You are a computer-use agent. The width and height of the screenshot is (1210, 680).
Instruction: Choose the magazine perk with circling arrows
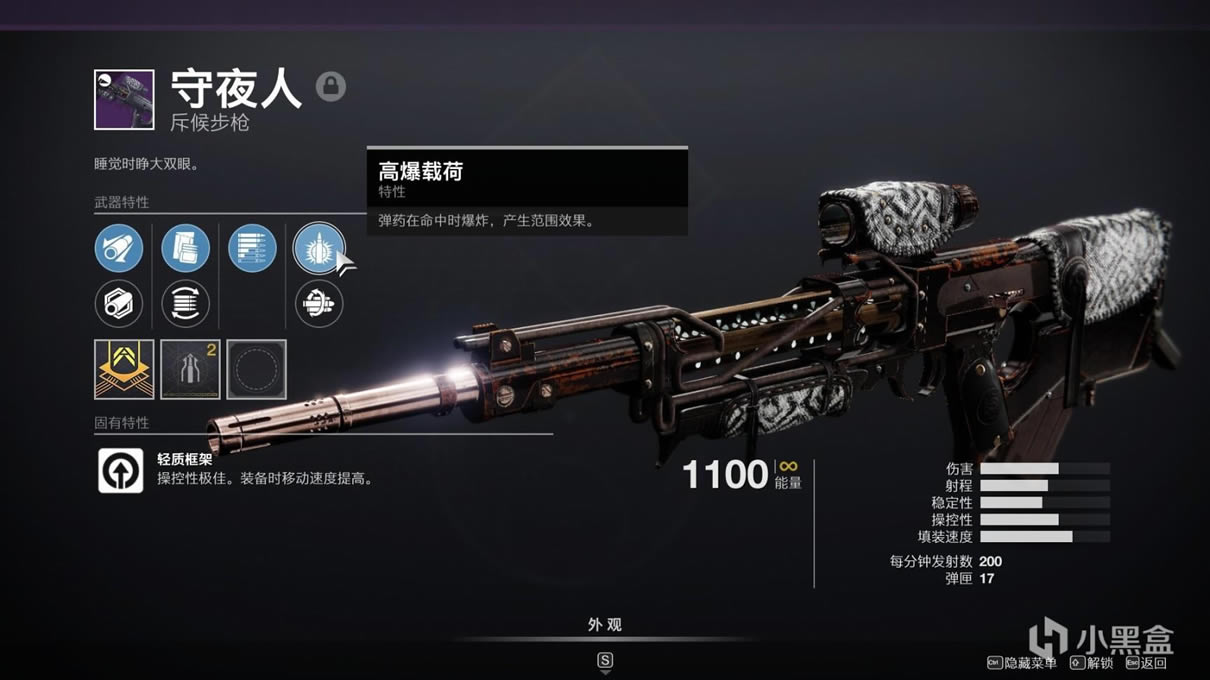[185, 304]
